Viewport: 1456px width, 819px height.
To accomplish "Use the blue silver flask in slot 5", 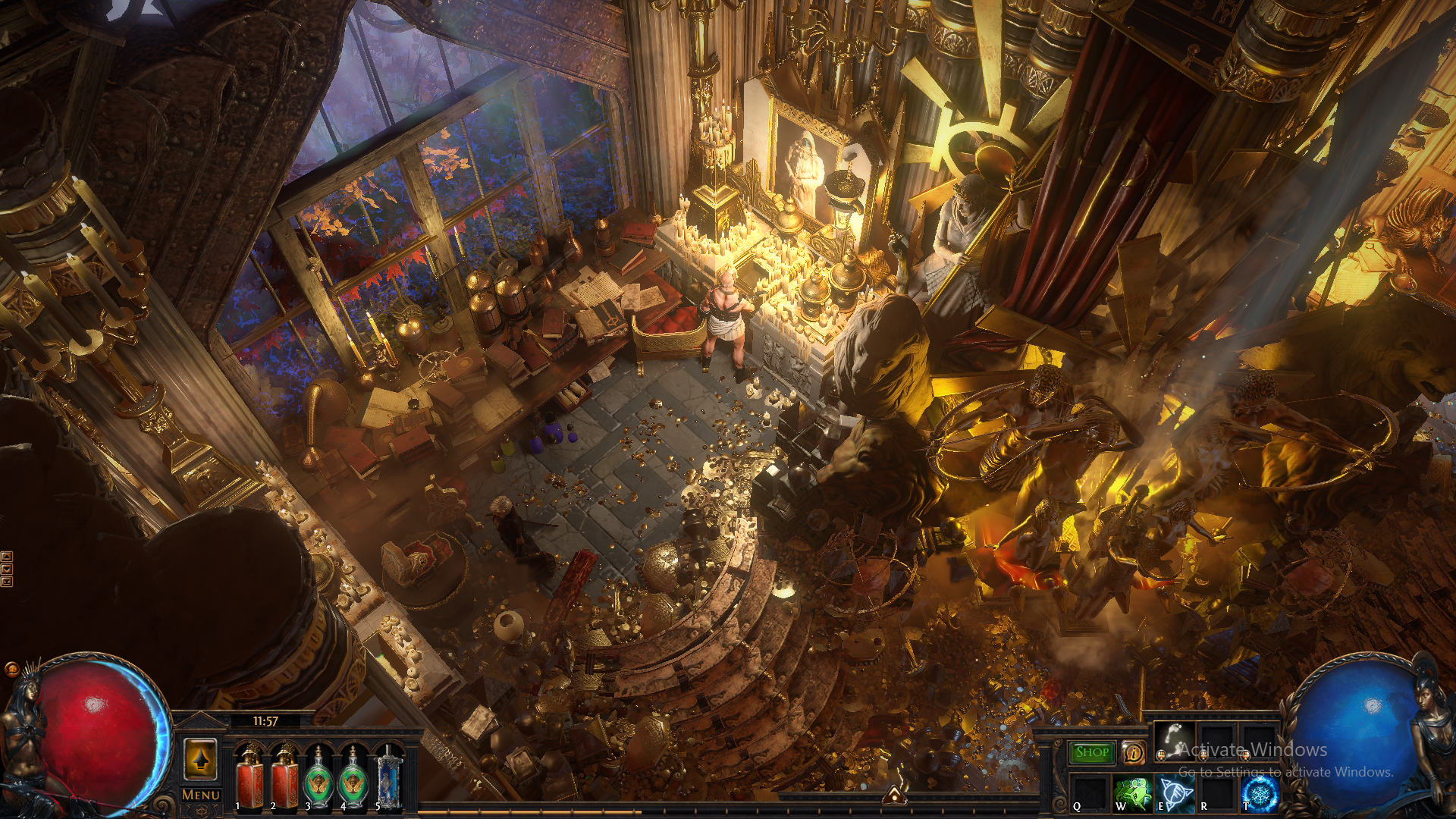I will (388, 779).
